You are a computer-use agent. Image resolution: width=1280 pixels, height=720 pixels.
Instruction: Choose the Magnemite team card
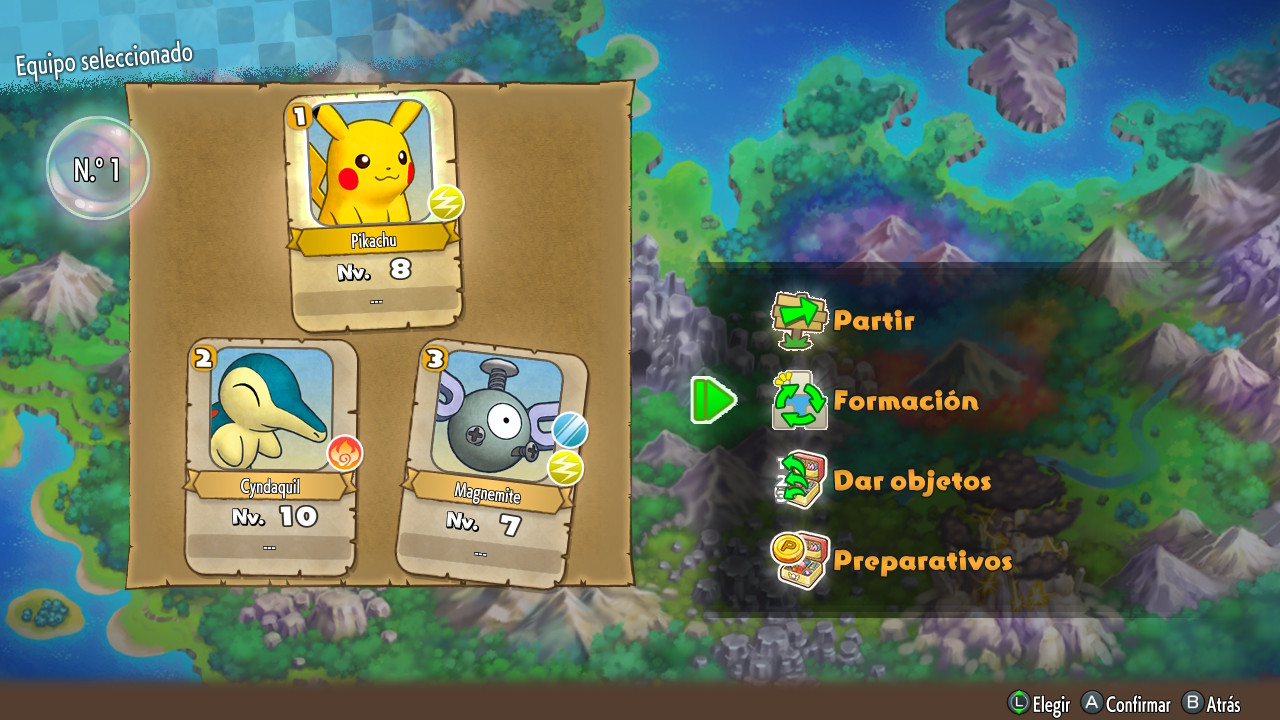(490, 465)
